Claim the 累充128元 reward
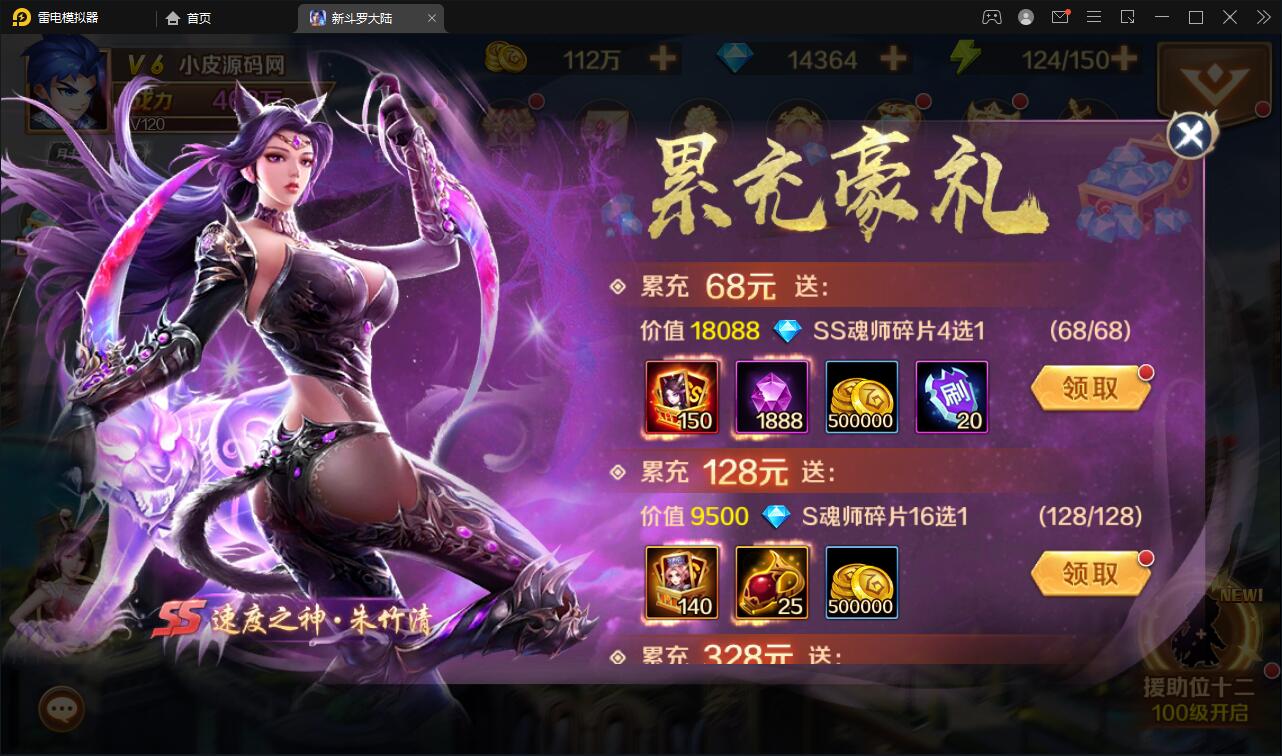The height and width of the screenshot is (756, 1282). (x=1091, y=574)
